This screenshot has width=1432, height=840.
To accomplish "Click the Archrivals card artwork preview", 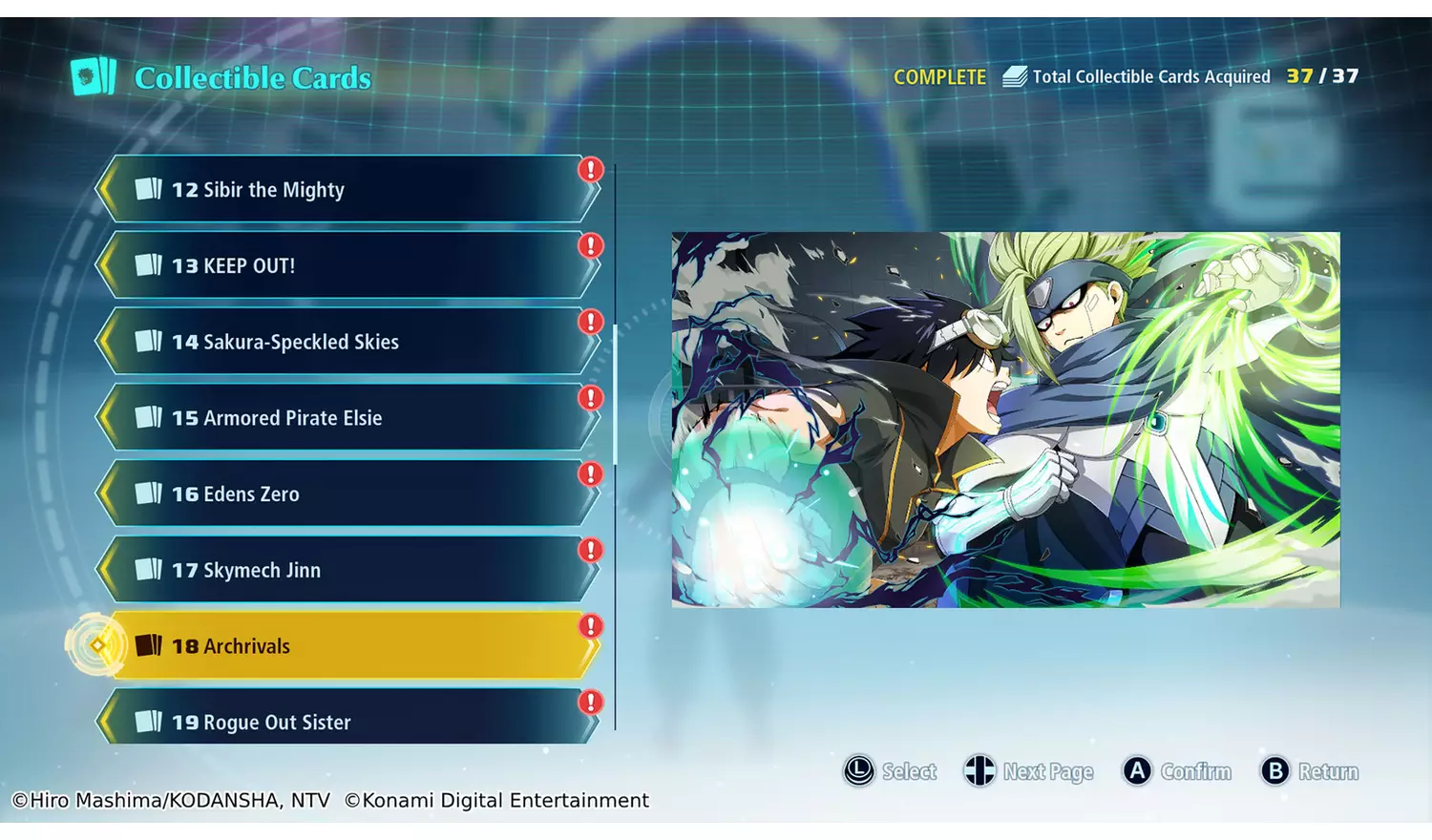I will click(x=1006, y=418).
